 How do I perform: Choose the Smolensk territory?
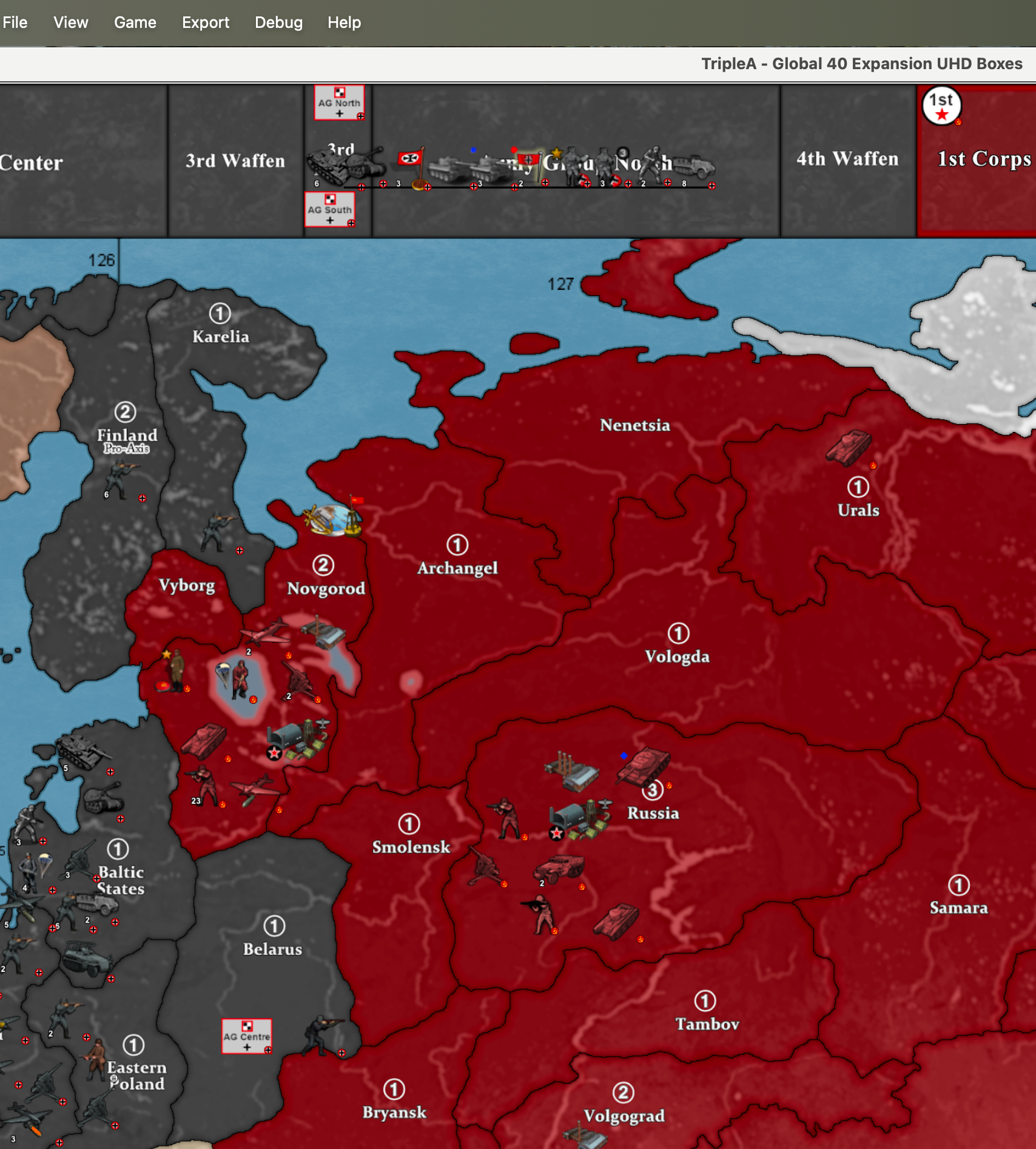tap(411, 847)
